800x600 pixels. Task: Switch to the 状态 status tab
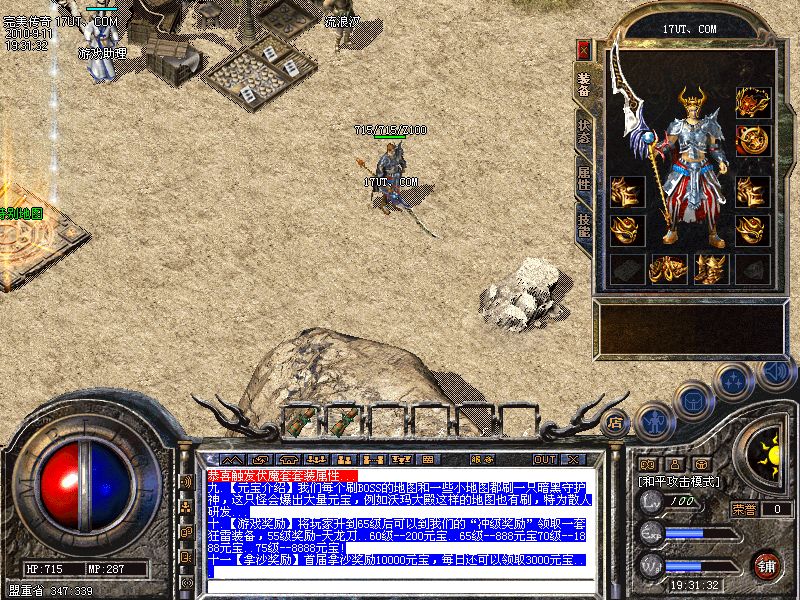[584, 133]
